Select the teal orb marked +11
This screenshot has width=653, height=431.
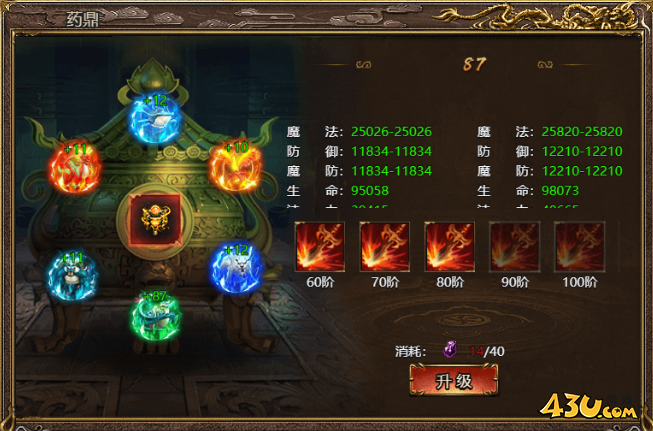pos(72,274)
